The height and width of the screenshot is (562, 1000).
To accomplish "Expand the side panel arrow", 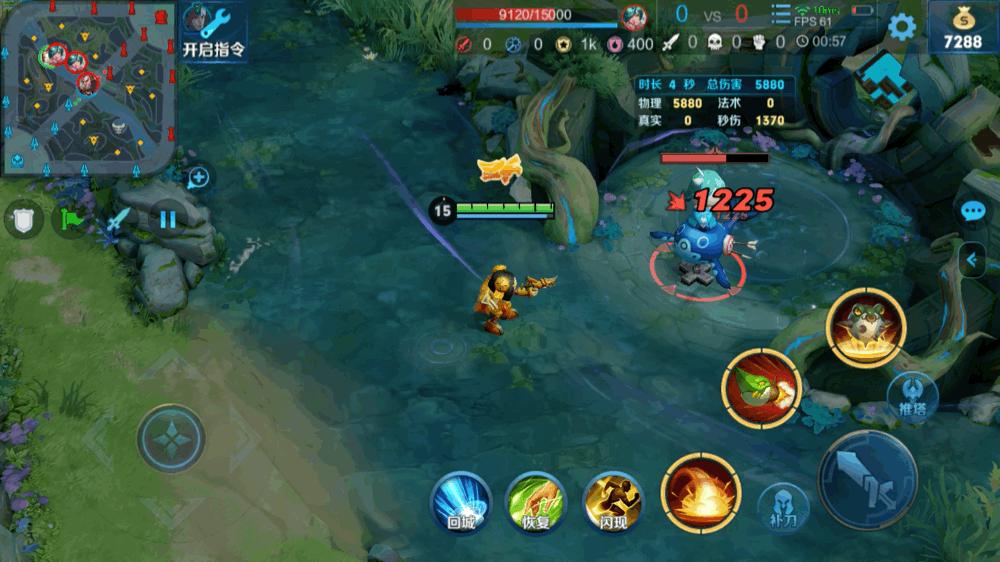I will (x=972, y=260).
